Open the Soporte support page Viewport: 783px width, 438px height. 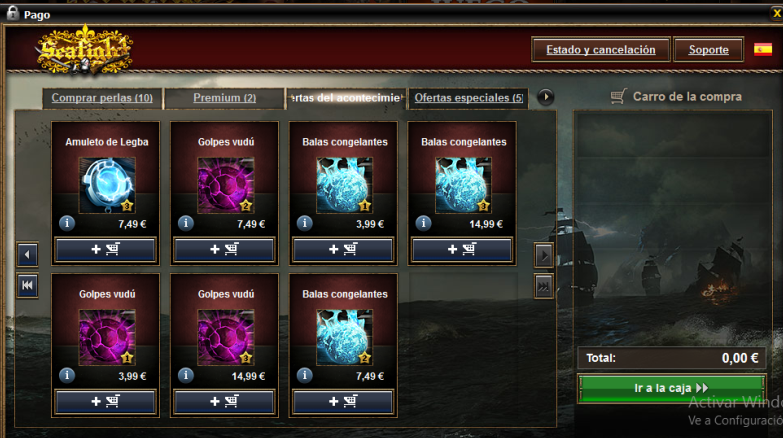pos(708,49)
